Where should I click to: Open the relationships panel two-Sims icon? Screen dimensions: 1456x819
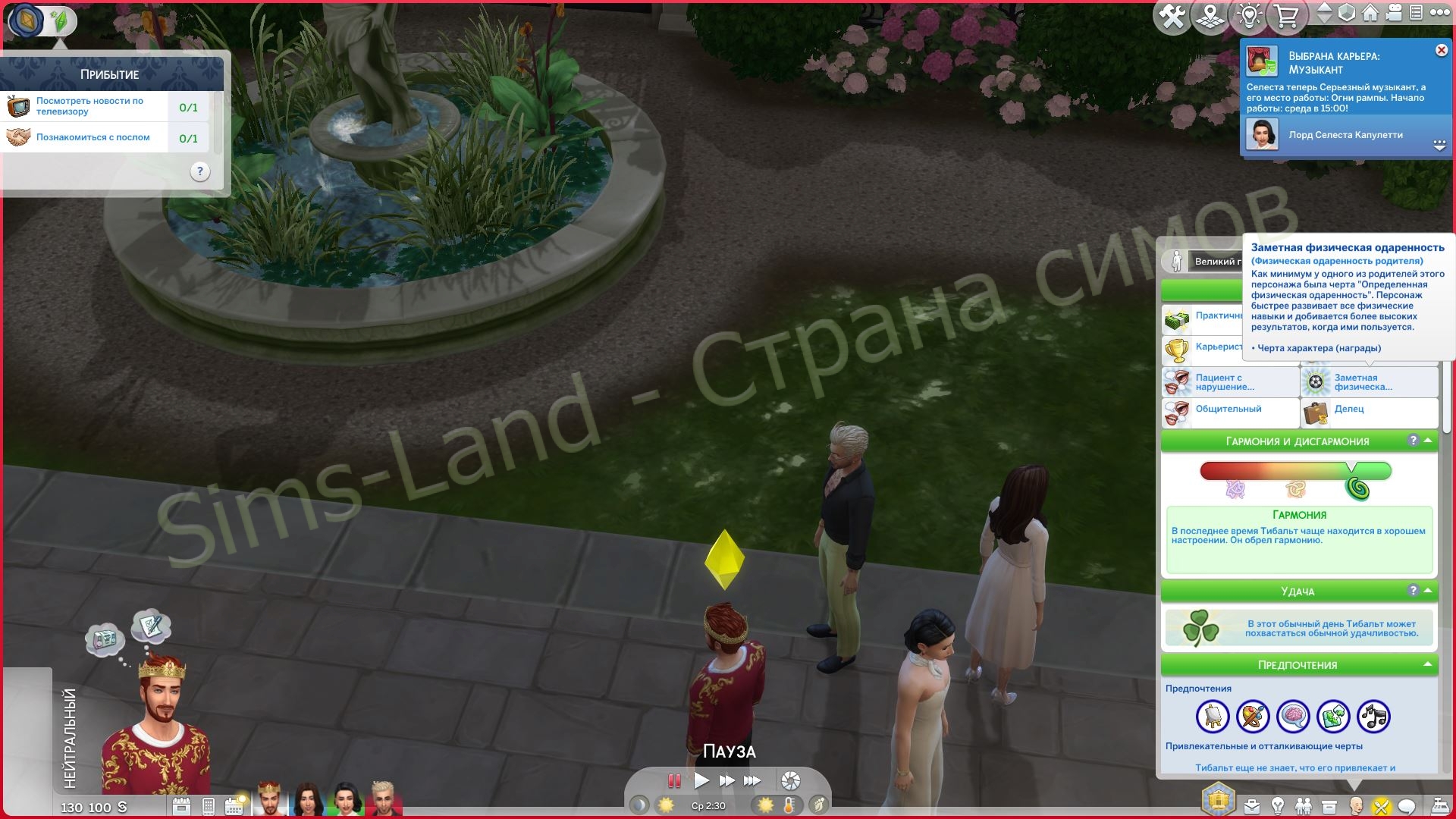tap(1303, 805)
